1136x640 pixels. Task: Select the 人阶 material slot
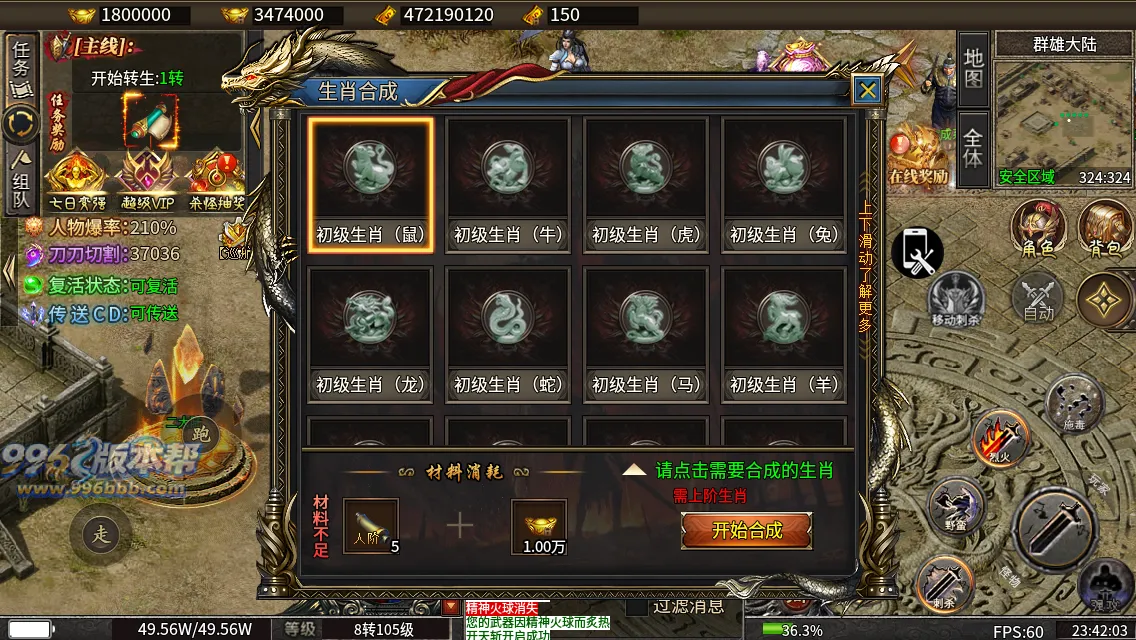371,526
